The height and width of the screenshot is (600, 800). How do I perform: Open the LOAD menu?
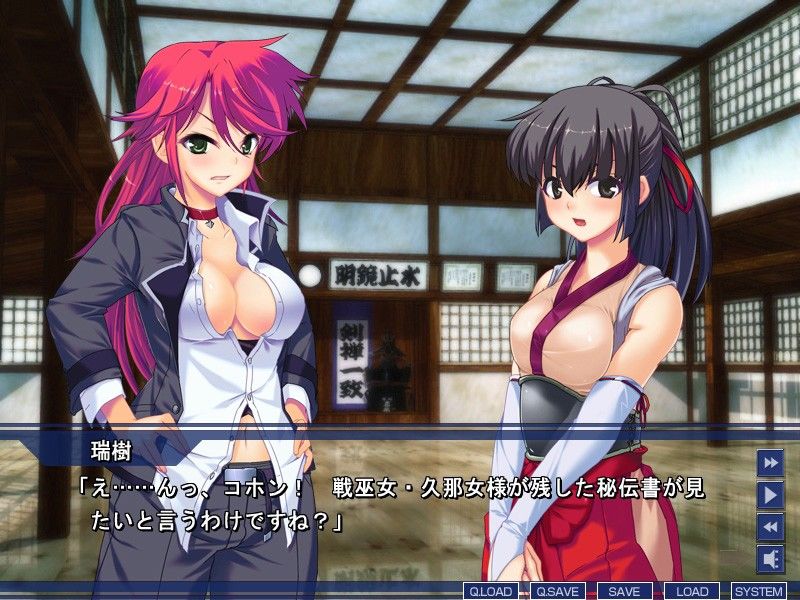pos(691,591)
